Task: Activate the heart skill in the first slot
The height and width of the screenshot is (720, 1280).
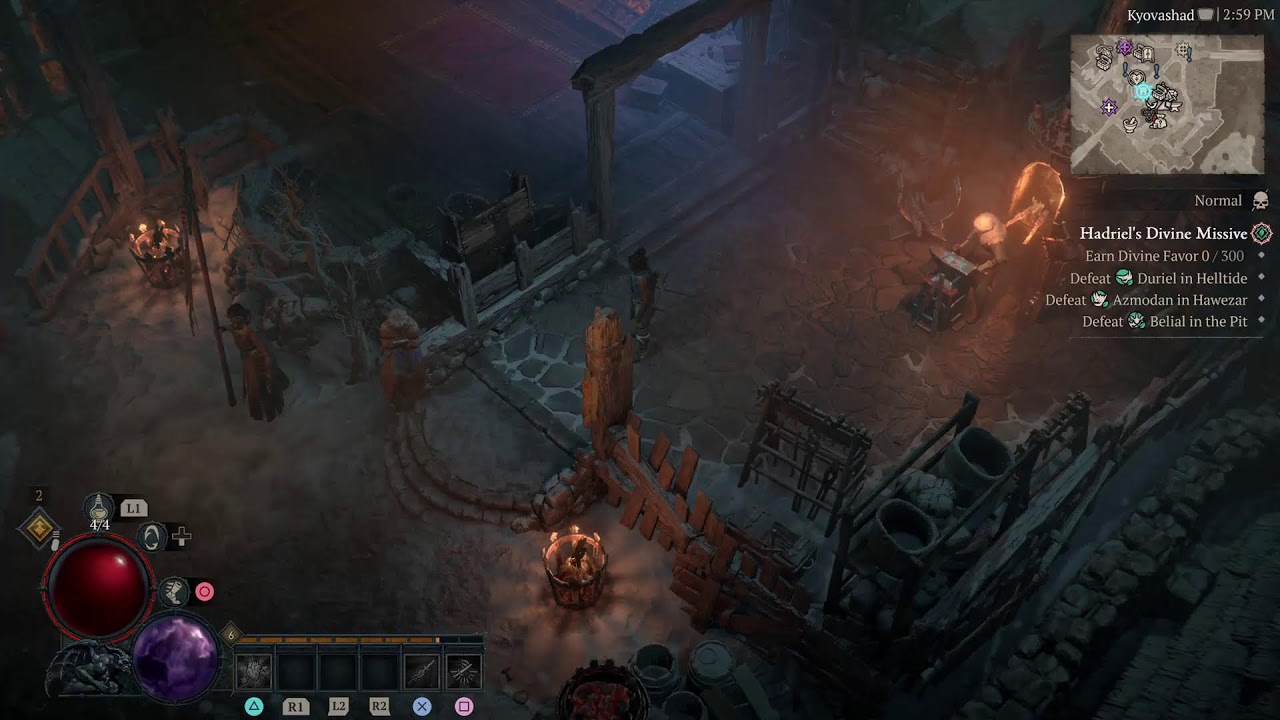Action: [x=253, y=672]
